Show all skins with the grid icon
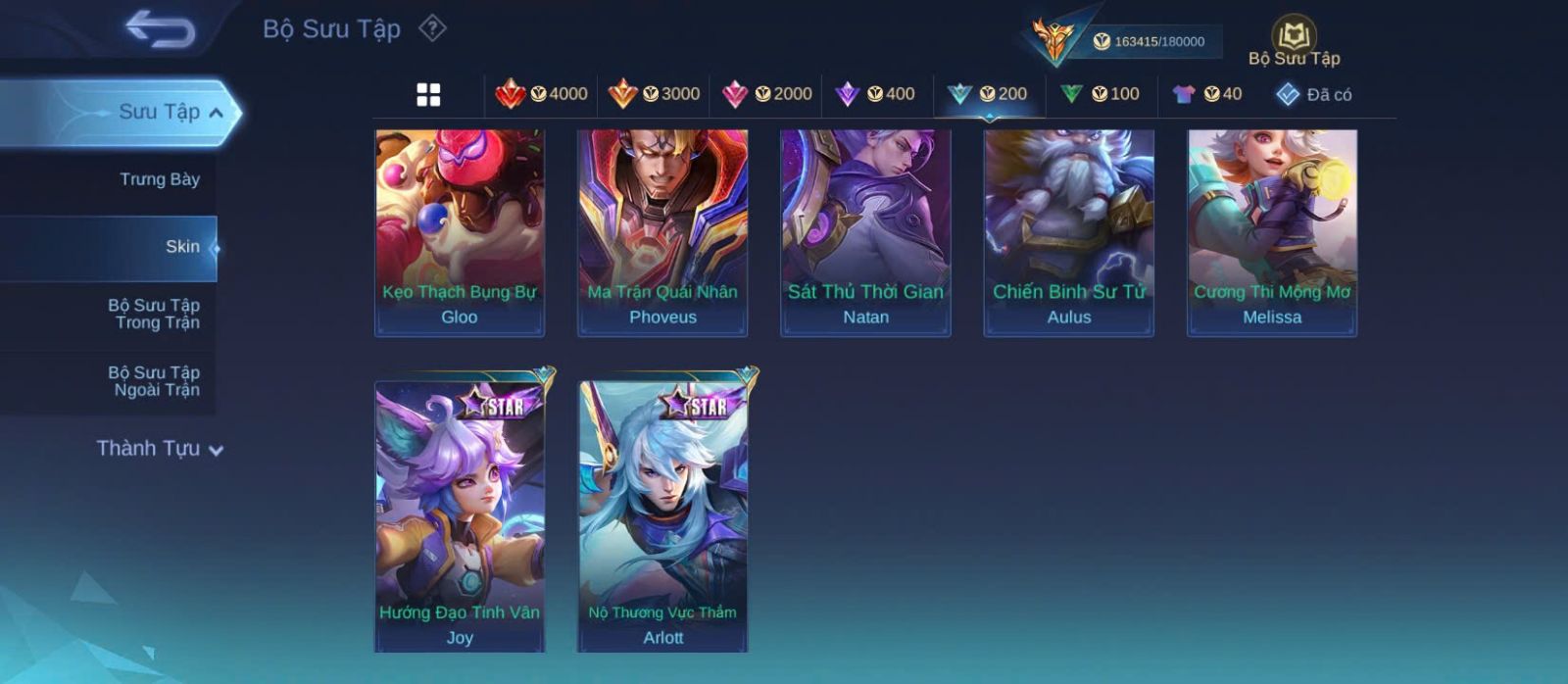The image size is (1568, 684). click(x=428, y=94)
